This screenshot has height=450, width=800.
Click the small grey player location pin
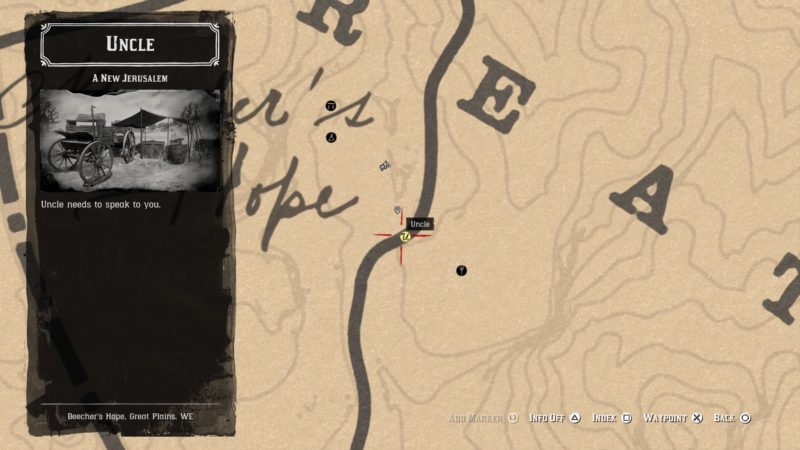click(398, 210)
